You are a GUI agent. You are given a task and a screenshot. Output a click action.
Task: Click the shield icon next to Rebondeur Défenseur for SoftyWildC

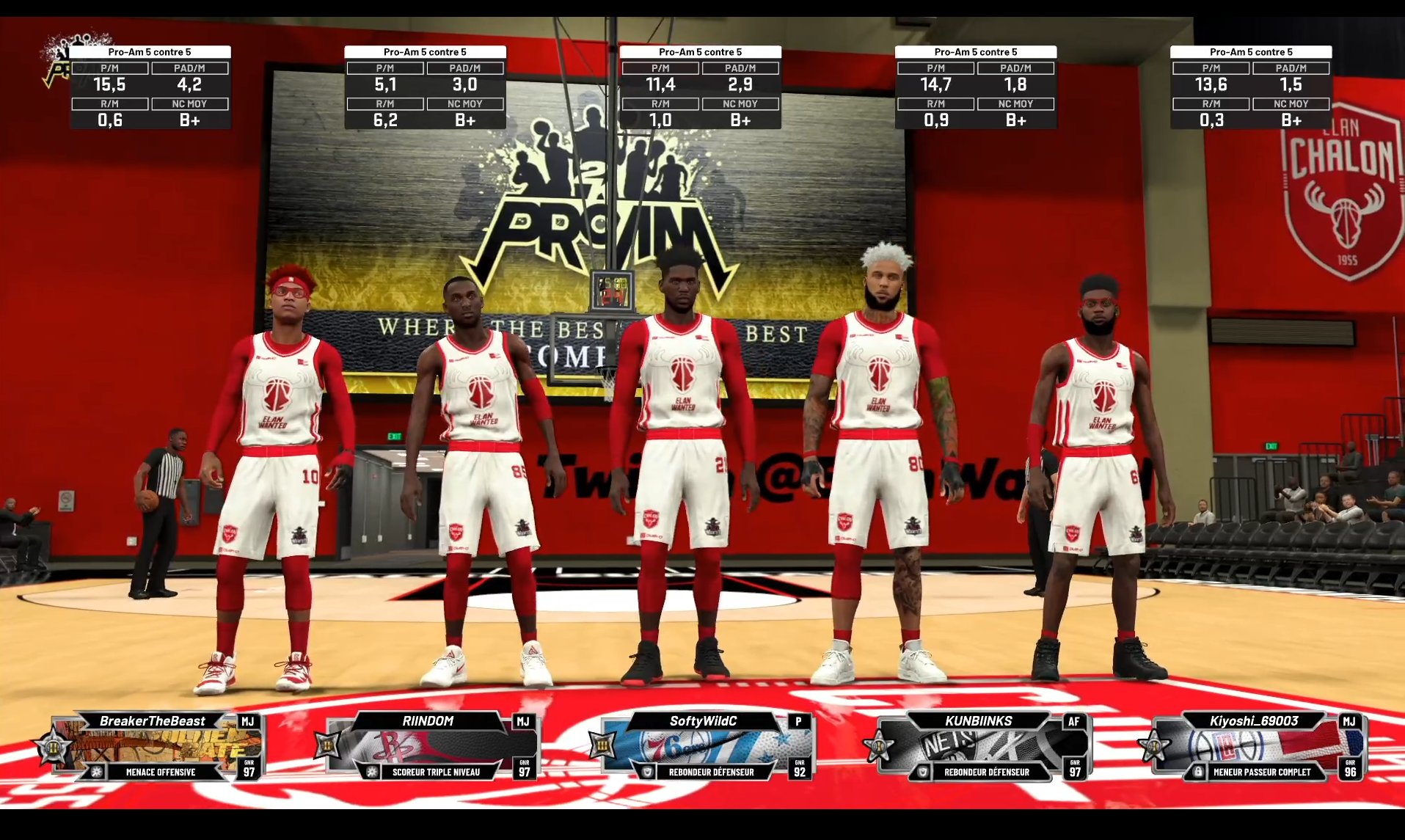pyautogui.click(x=646, y=772)
